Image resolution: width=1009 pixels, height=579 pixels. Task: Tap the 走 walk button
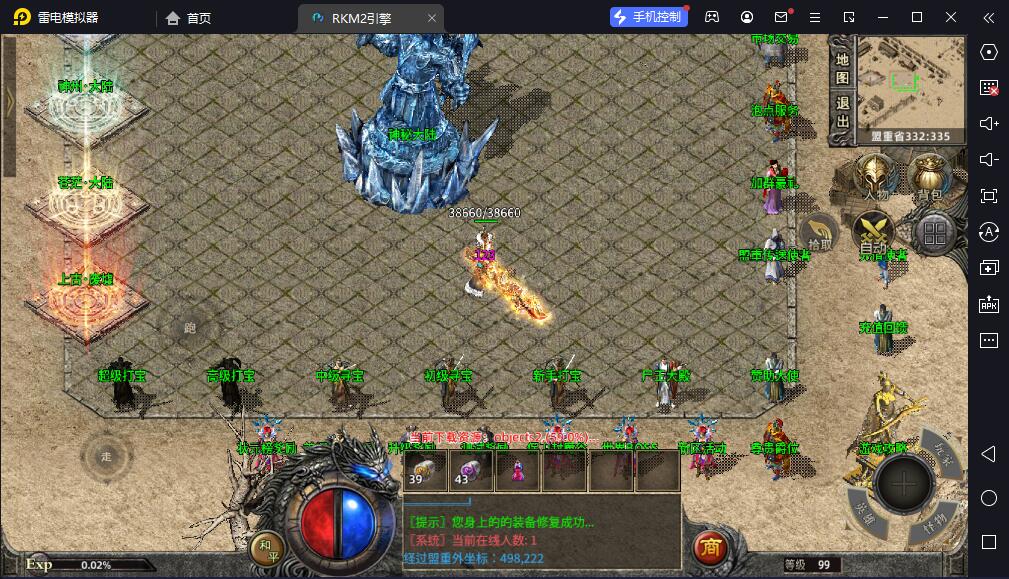click(106, 456)
